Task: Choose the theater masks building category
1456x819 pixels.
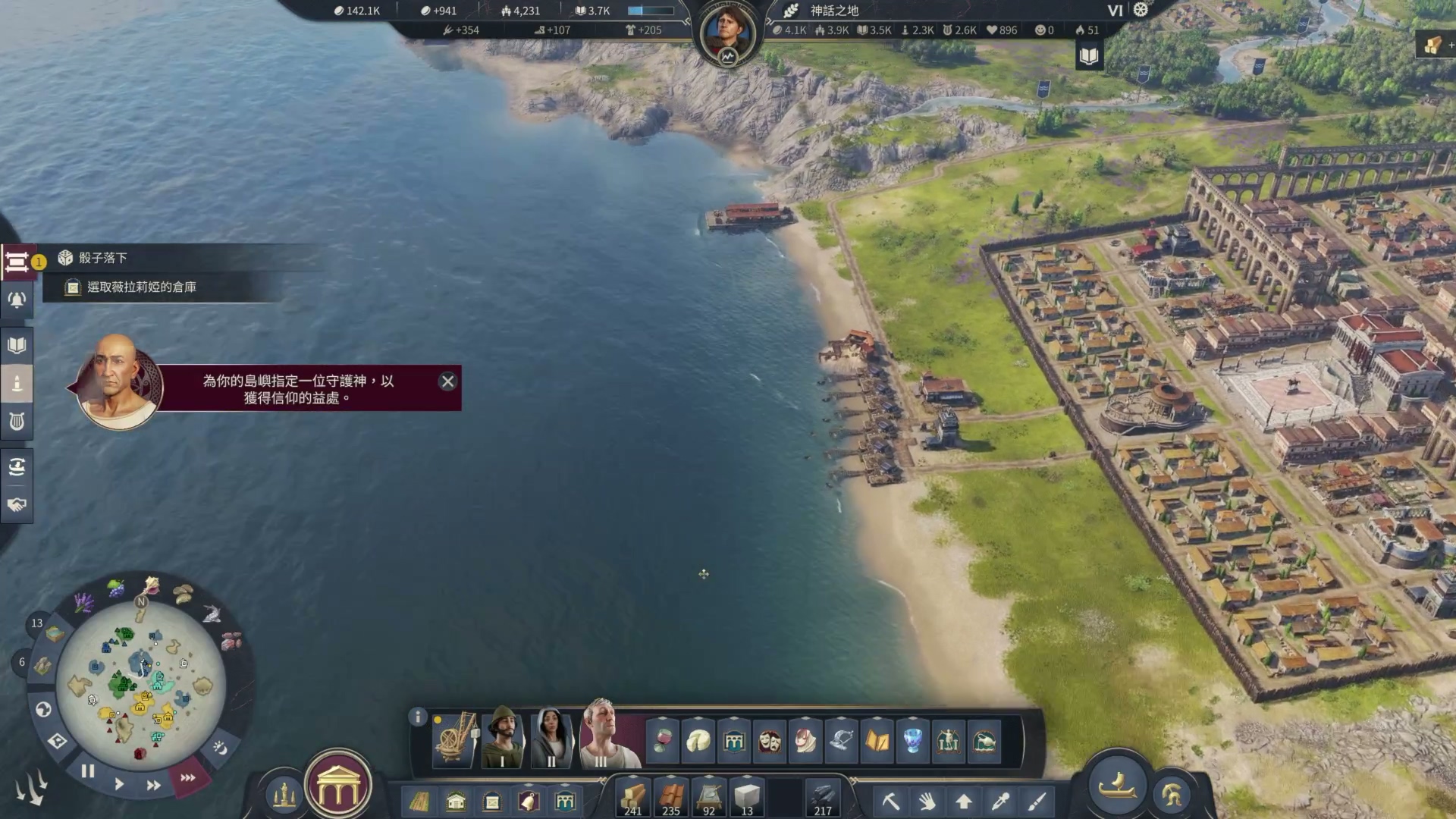Action: (769, 741)
